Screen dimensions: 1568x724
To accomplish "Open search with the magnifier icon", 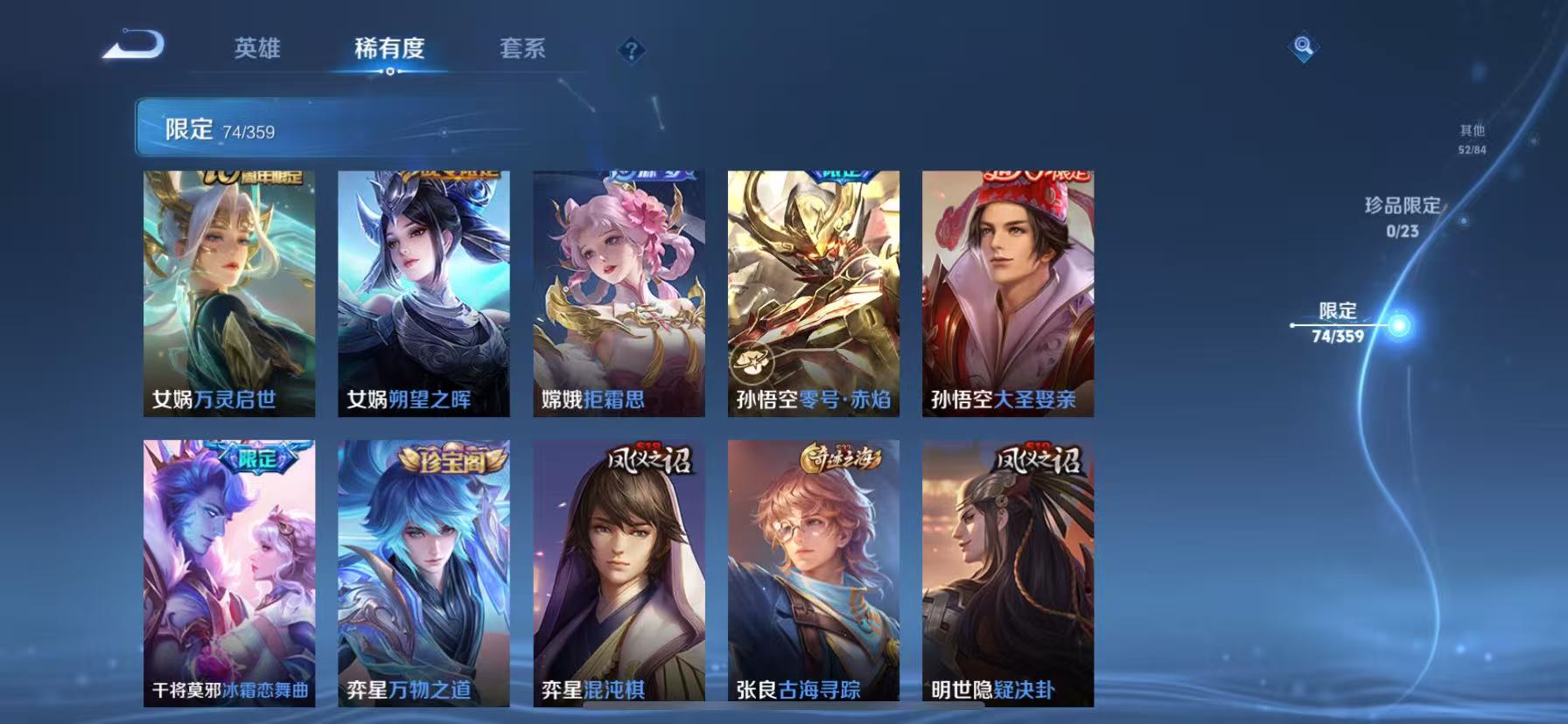I will pos(1303,45).
